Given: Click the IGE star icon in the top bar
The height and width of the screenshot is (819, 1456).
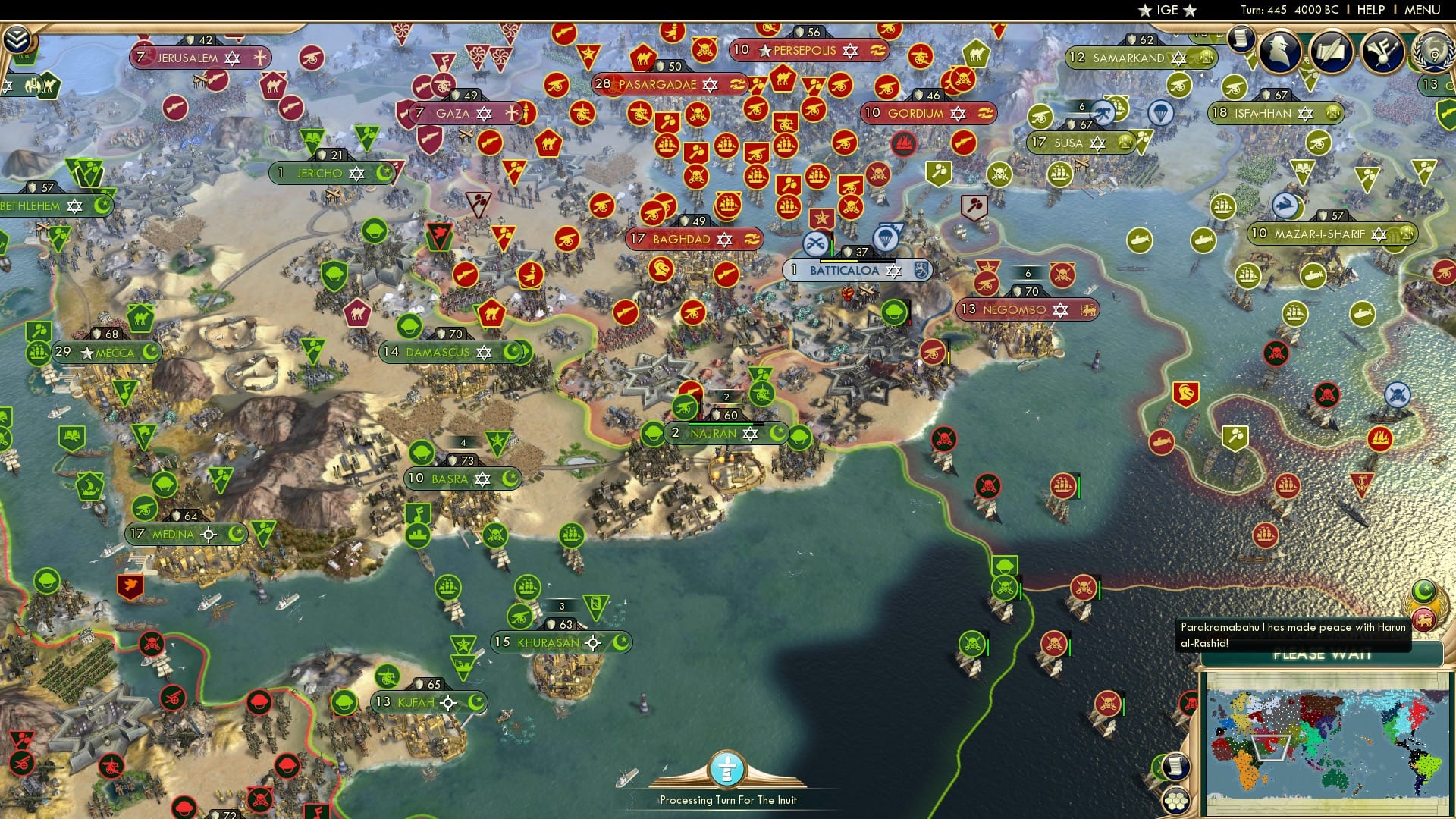Looking at the screenshot, I should (x=1145, y=10).
